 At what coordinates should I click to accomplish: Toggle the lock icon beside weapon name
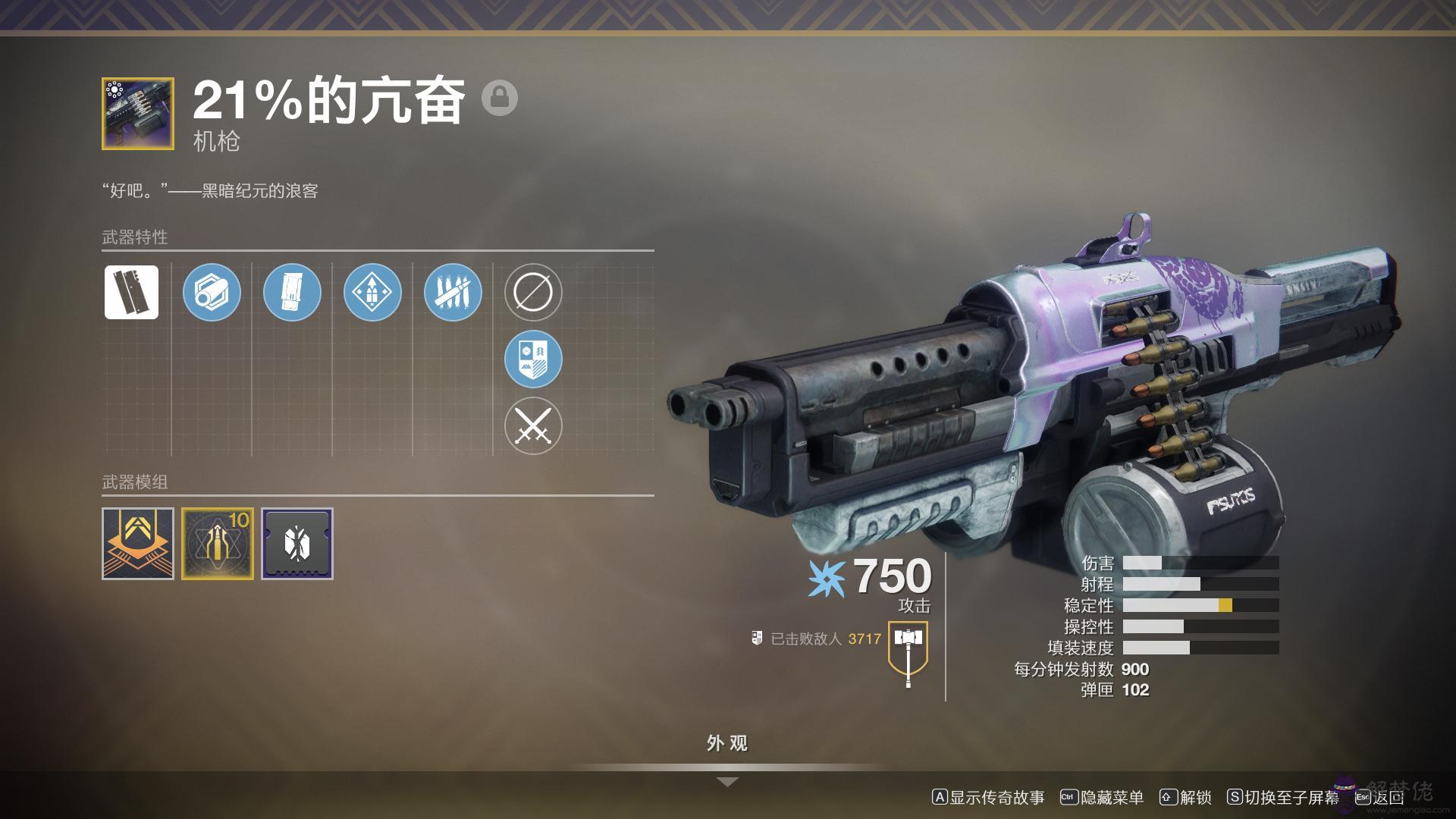coord(500,98)
